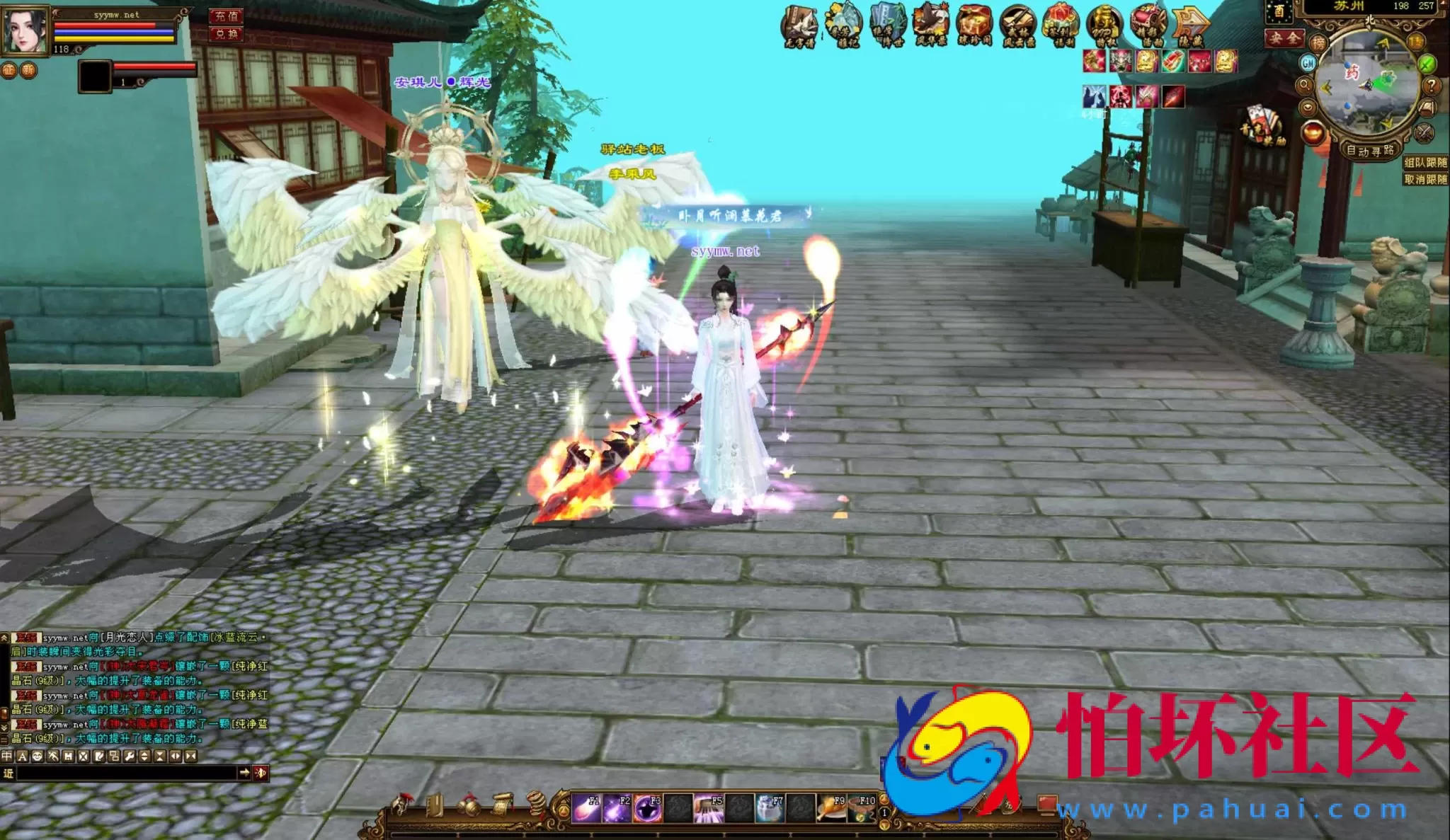Open the 充值 recharge menu

click(x=226, y=17)
